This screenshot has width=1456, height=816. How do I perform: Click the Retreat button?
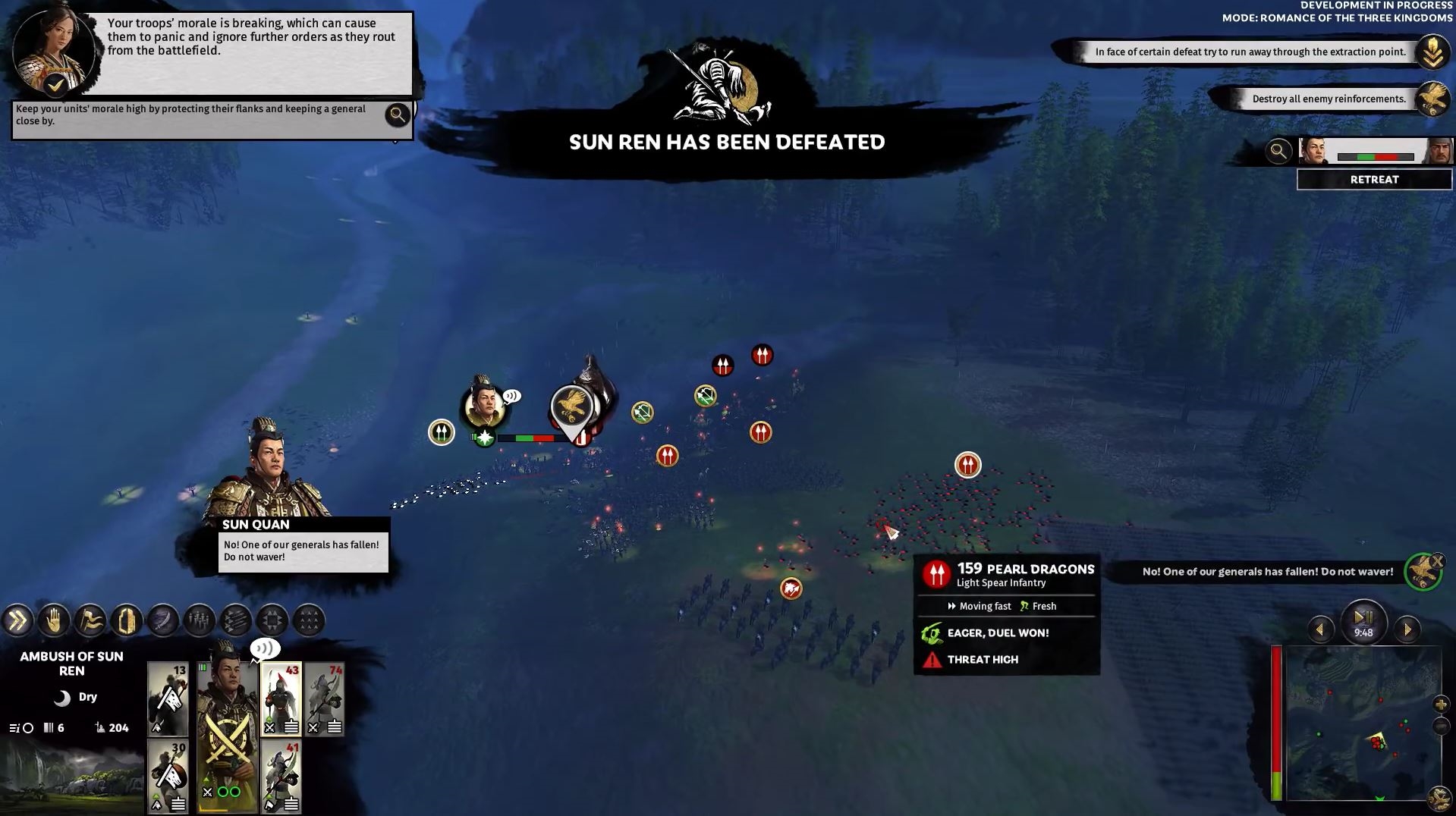click(x=1374, y=180)
